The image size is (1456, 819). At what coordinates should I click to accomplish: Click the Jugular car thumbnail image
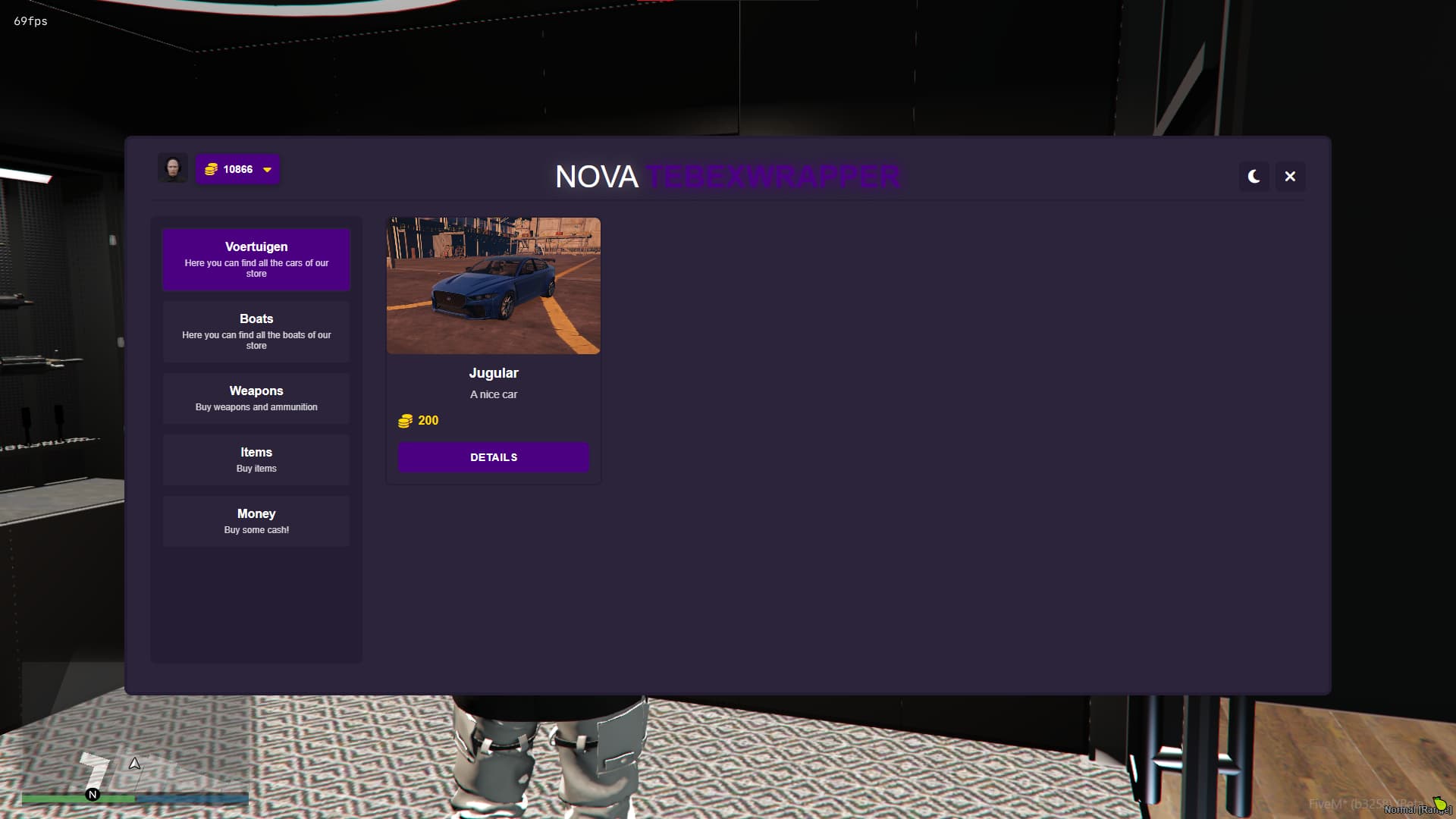click(493, 286)
